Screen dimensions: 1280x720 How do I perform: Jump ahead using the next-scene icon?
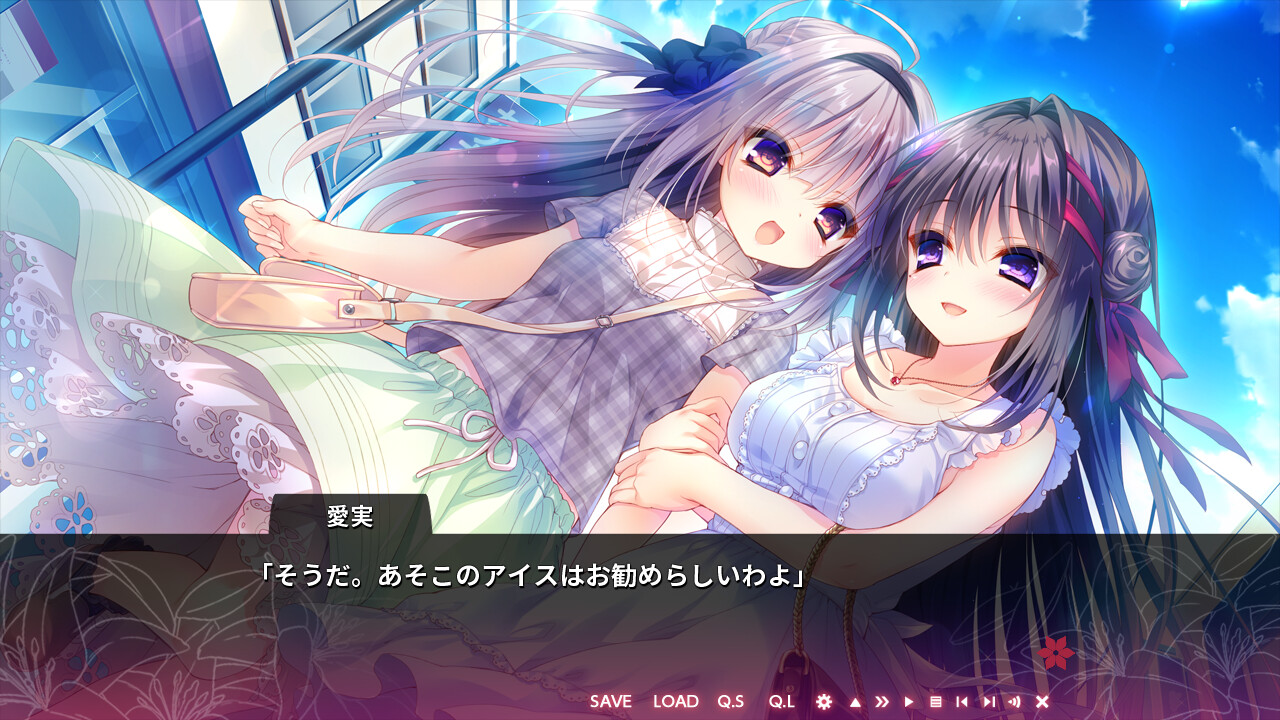[x=987, y=702]
